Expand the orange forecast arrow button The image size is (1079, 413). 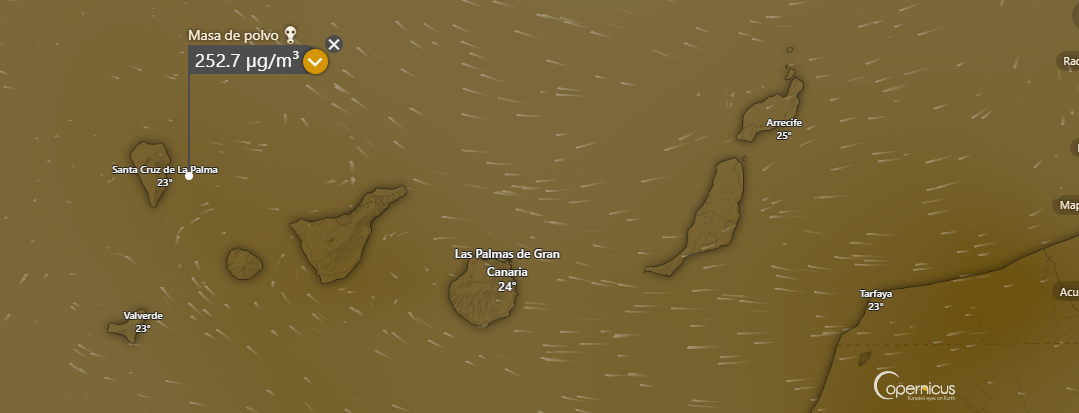tap(315, 62)
